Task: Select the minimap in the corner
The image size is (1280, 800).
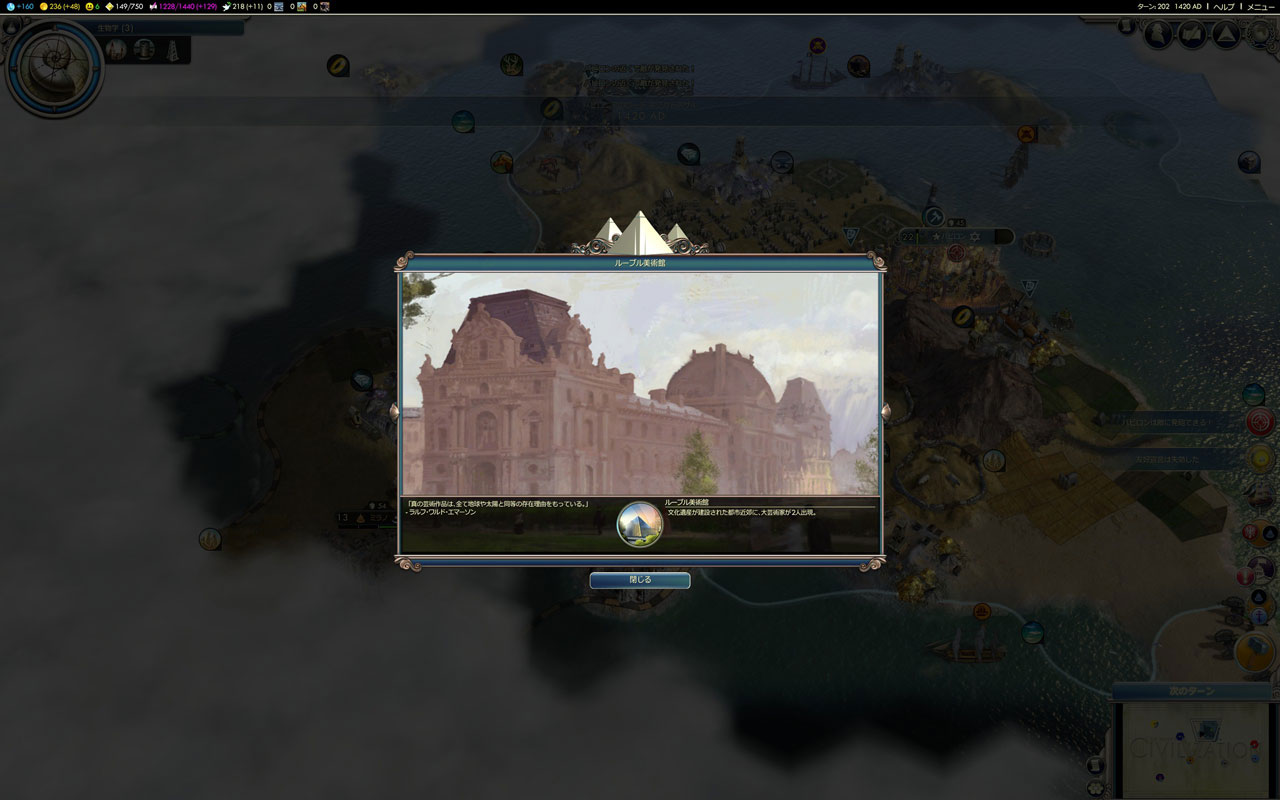Action: coord(1195,750)
